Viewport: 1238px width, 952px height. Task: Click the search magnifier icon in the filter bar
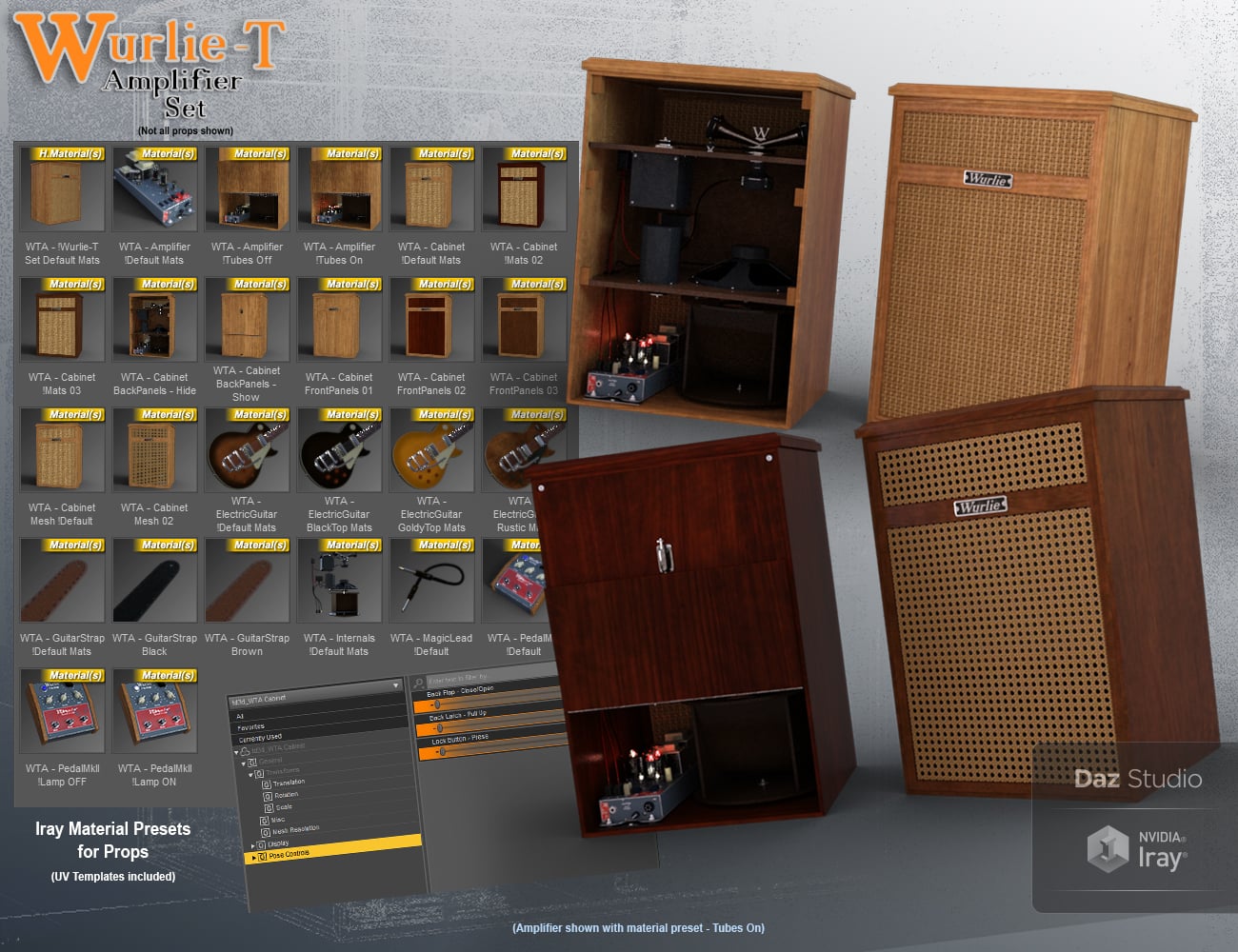418,681
